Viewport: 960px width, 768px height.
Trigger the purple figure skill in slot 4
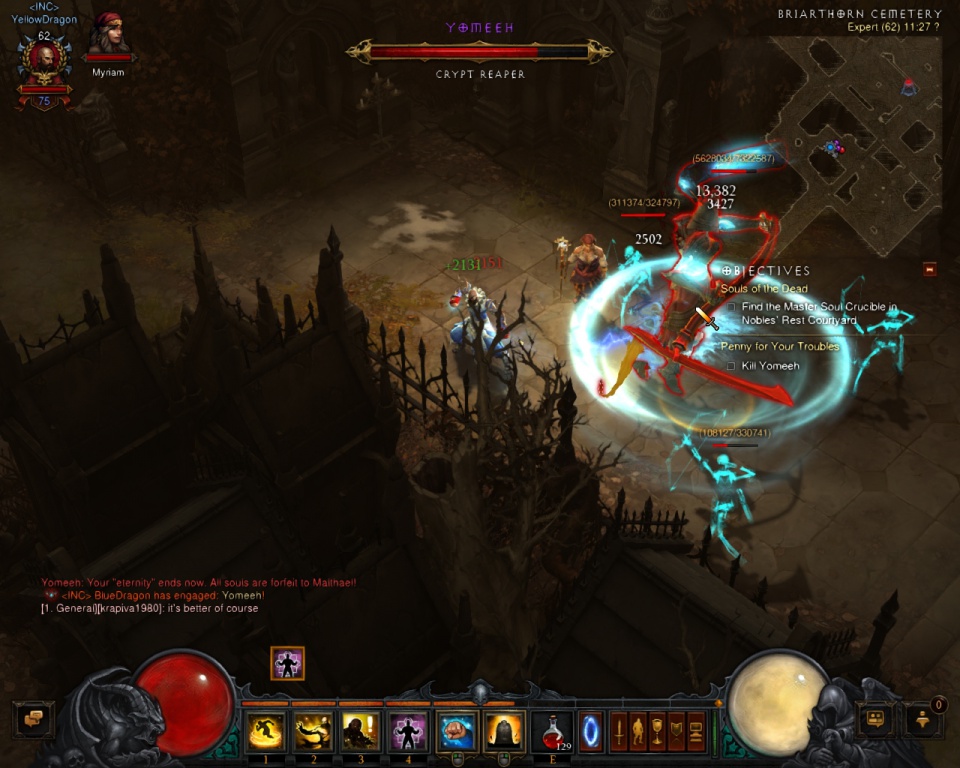click(408, 731)
